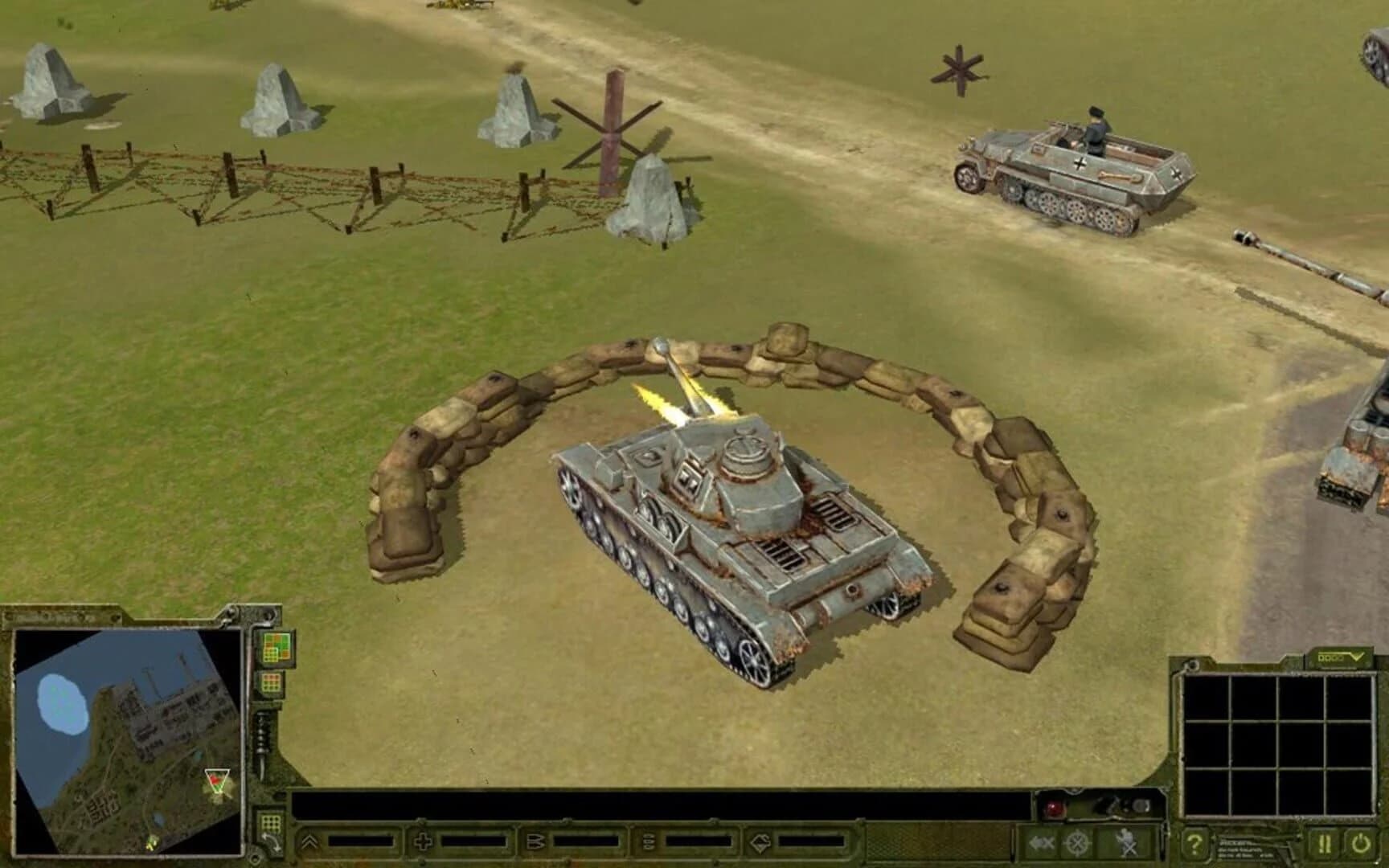Open the plus-sign reinforcement selector
Image resolution: width=1389 pixels, height=868 pixels.
(x=422, y=842)
